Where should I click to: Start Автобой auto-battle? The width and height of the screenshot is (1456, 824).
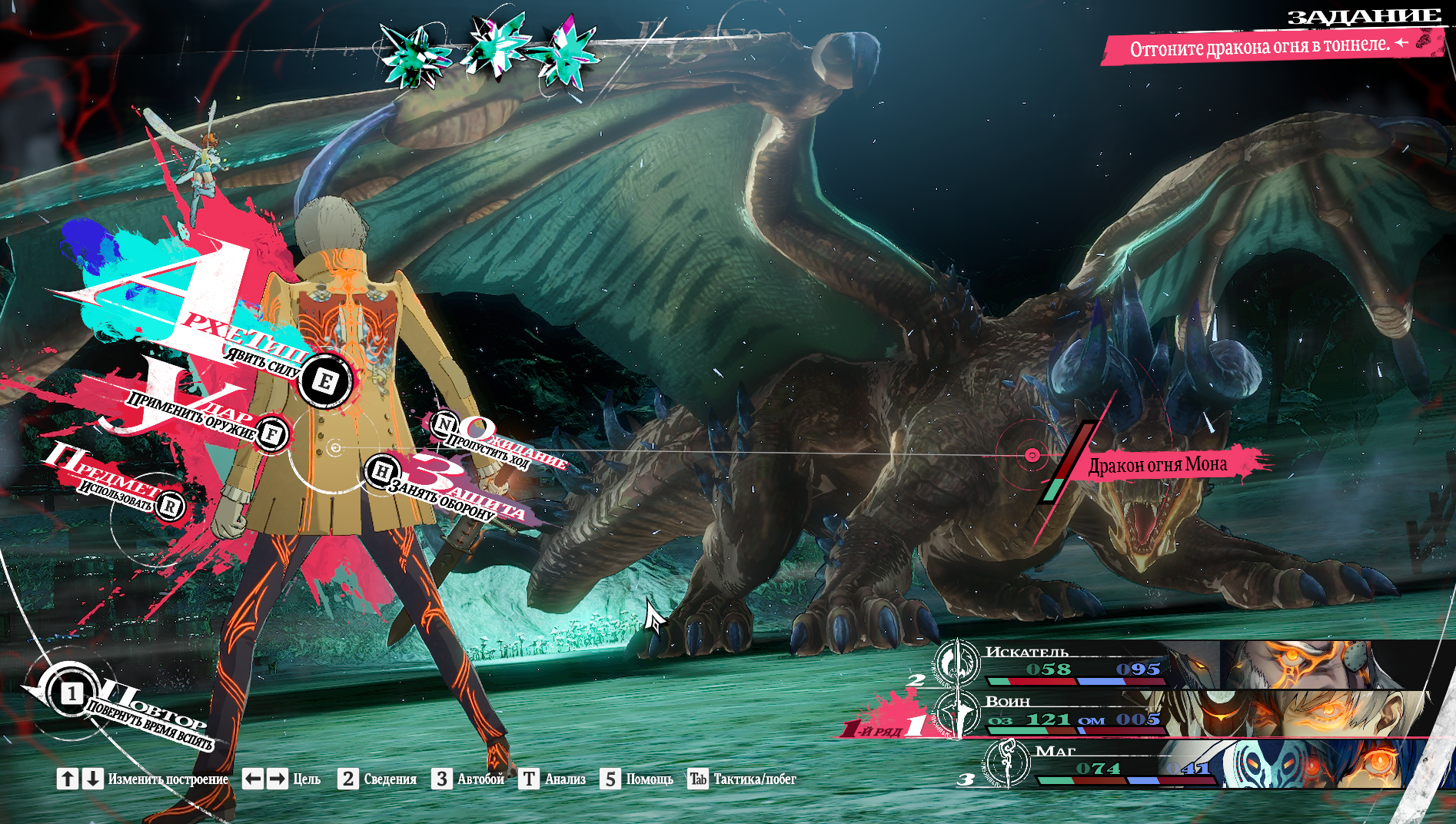(468, 779)
